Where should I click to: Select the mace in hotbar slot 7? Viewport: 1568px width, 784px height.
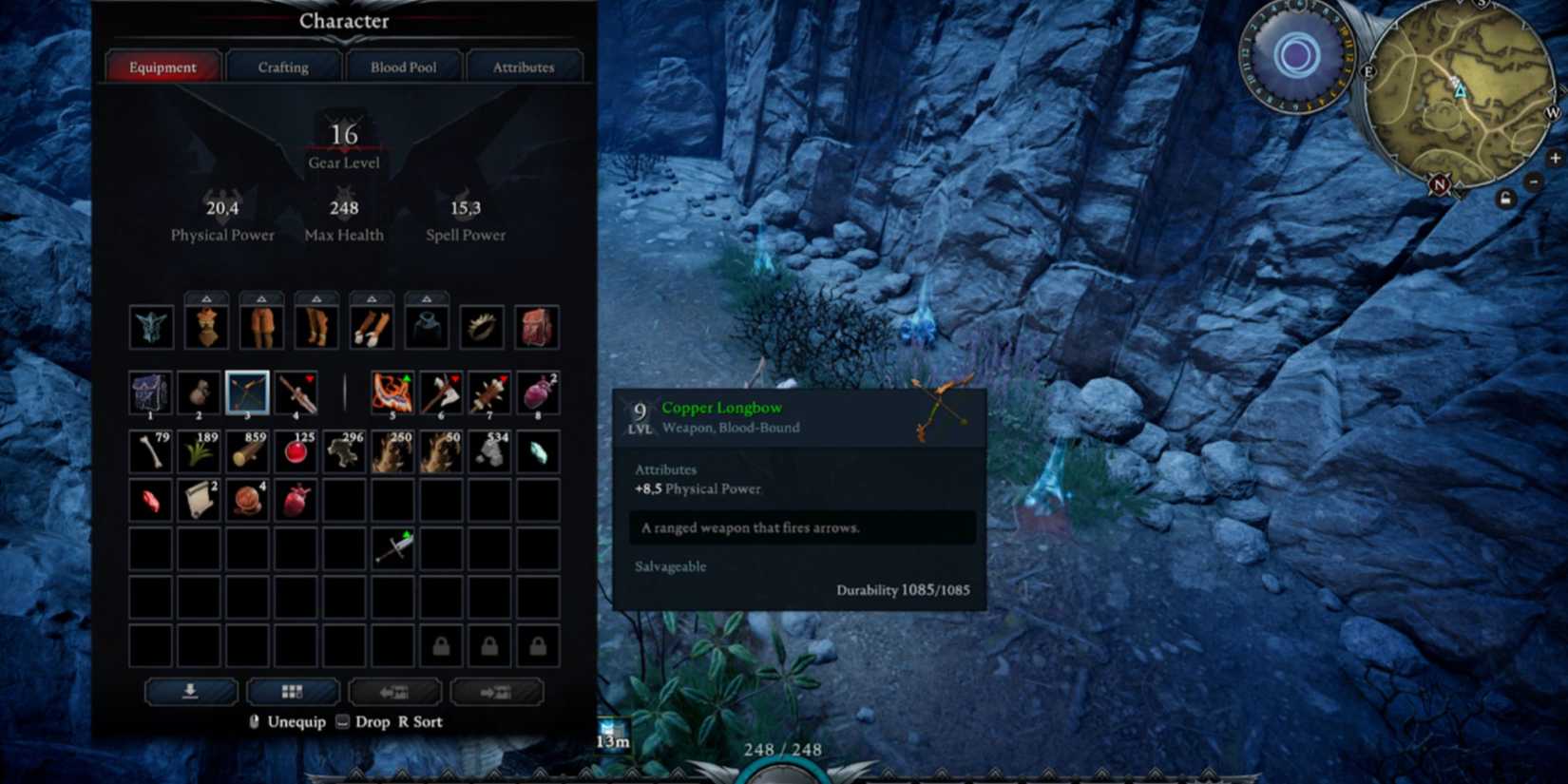[x=488, y=393]
